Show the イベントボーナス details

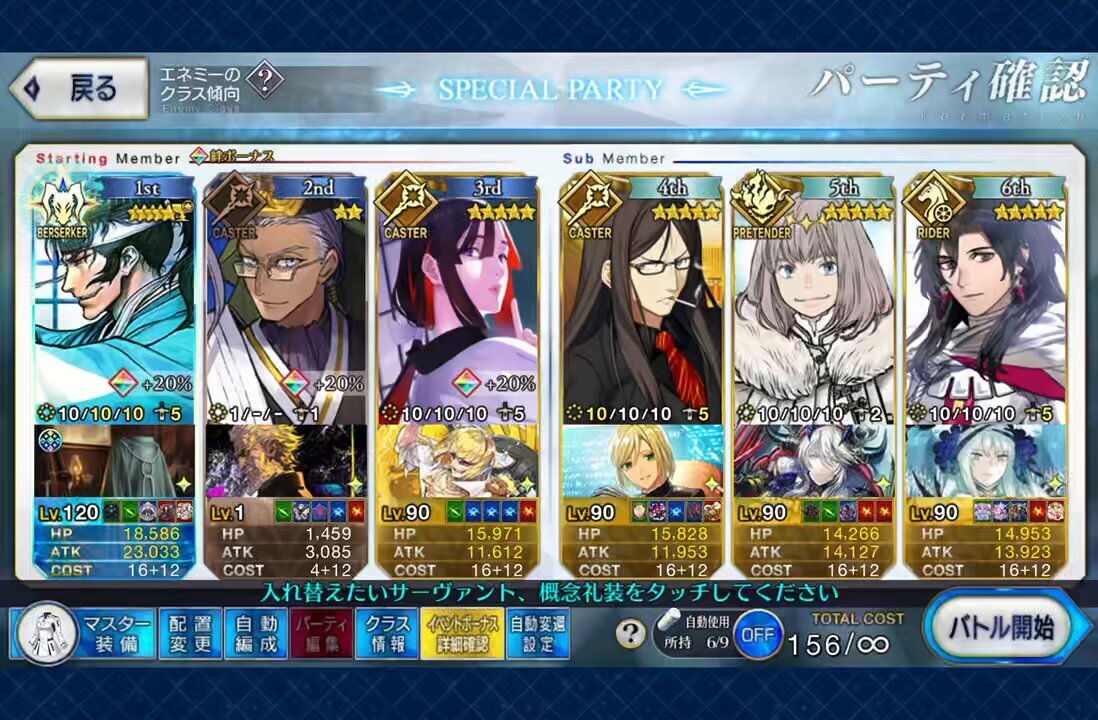[x=462, y=633]
